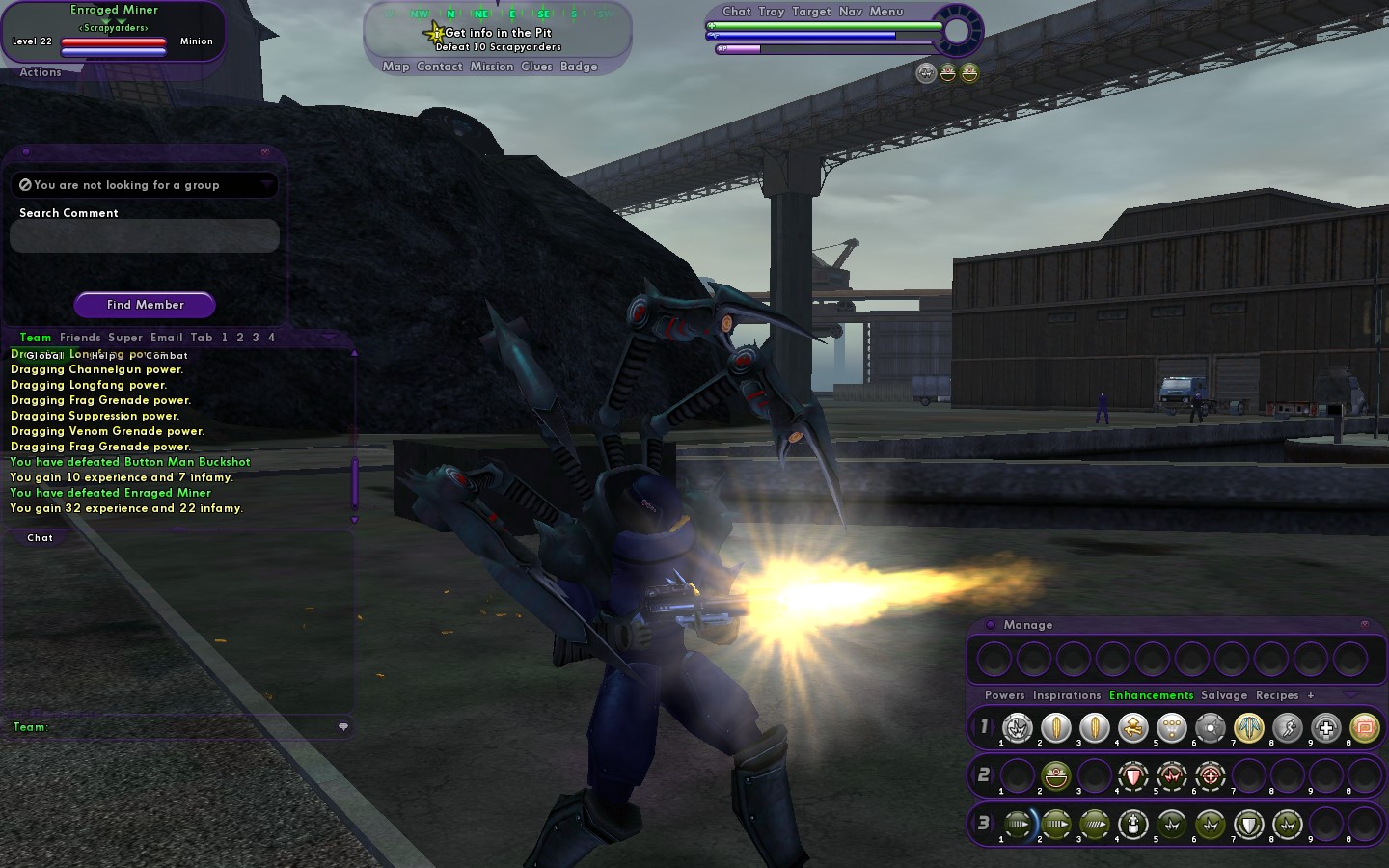Click the Find Member button

tap(145, 305)
